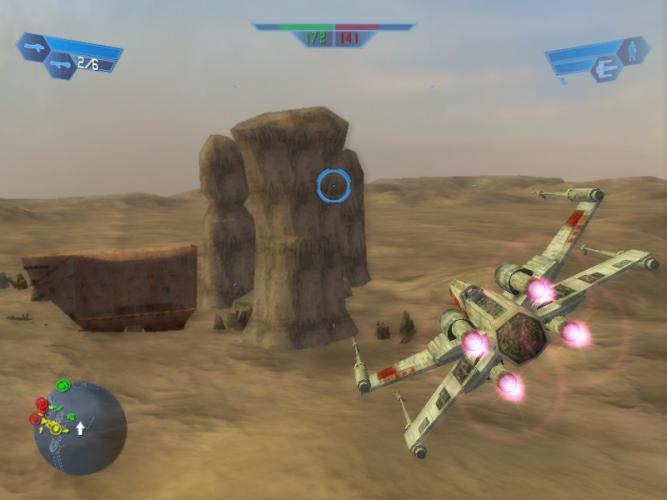The height and width of the screenshot is (500, 667).
Task: Select the primary laser cannon weapon icon
Action: 32,46
